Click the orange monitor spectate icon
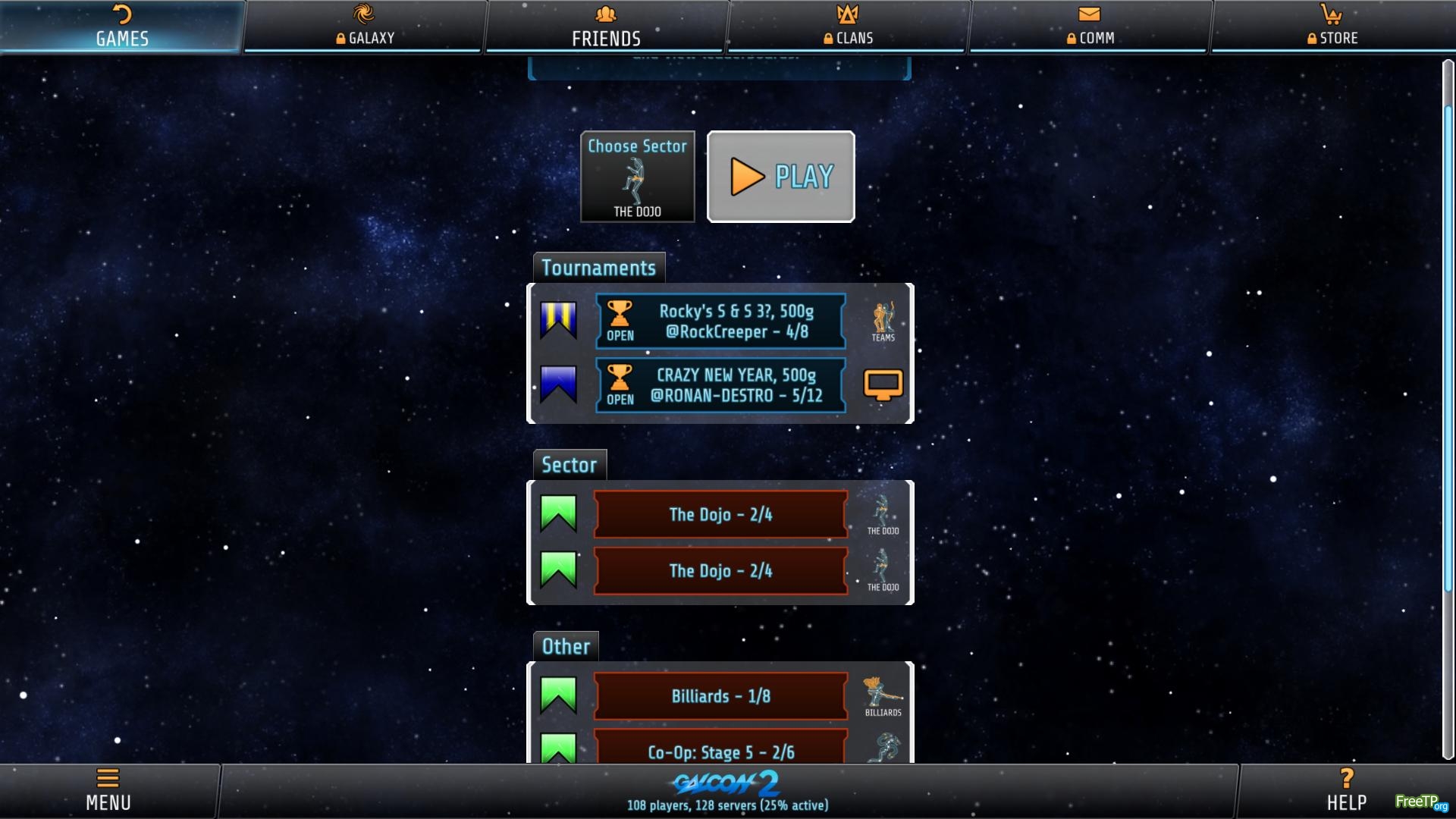 pyautogui.click(x=883, y=385)
